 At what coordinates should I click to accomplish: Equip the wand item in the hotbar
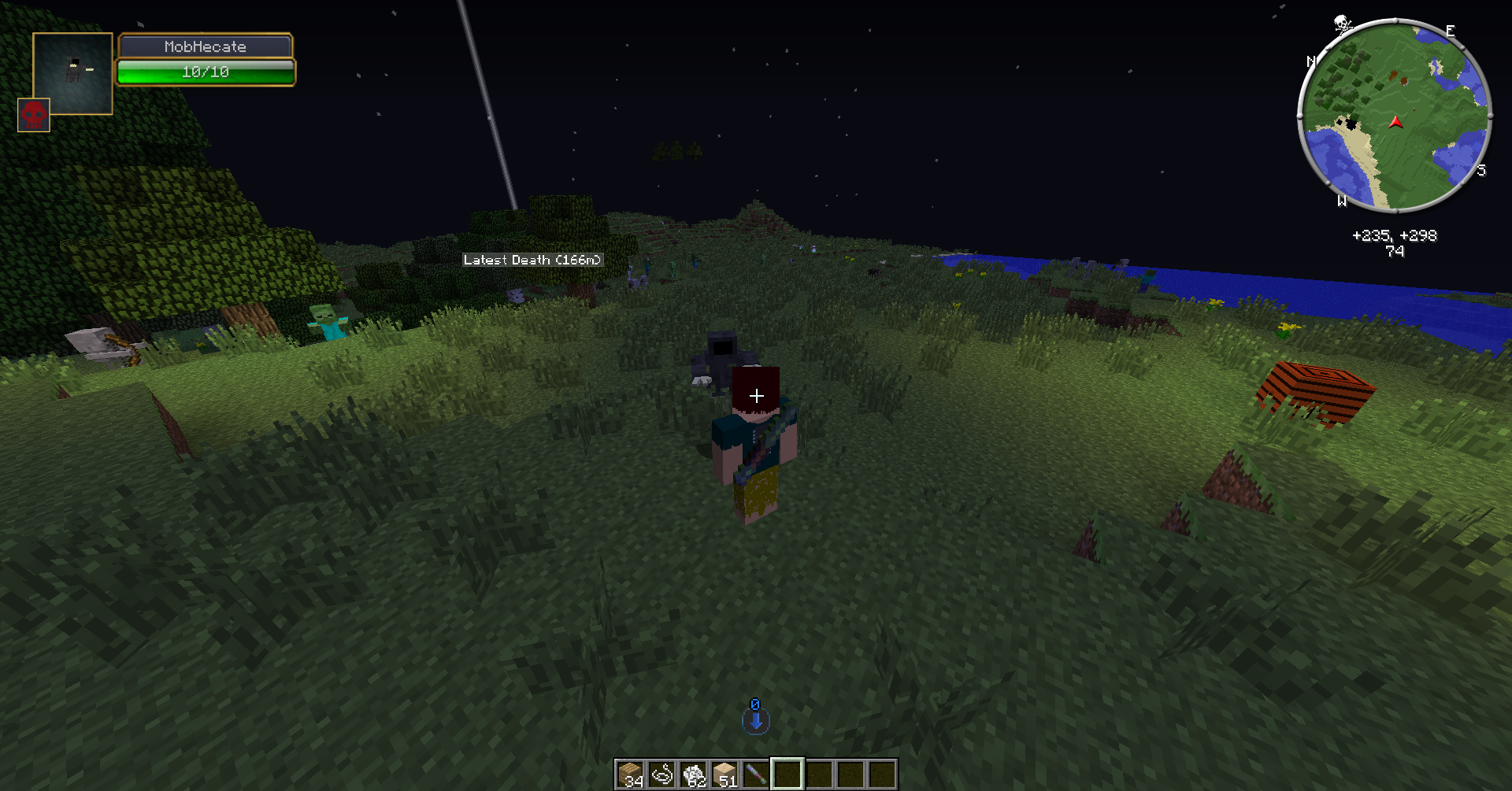tap(756, 774)
